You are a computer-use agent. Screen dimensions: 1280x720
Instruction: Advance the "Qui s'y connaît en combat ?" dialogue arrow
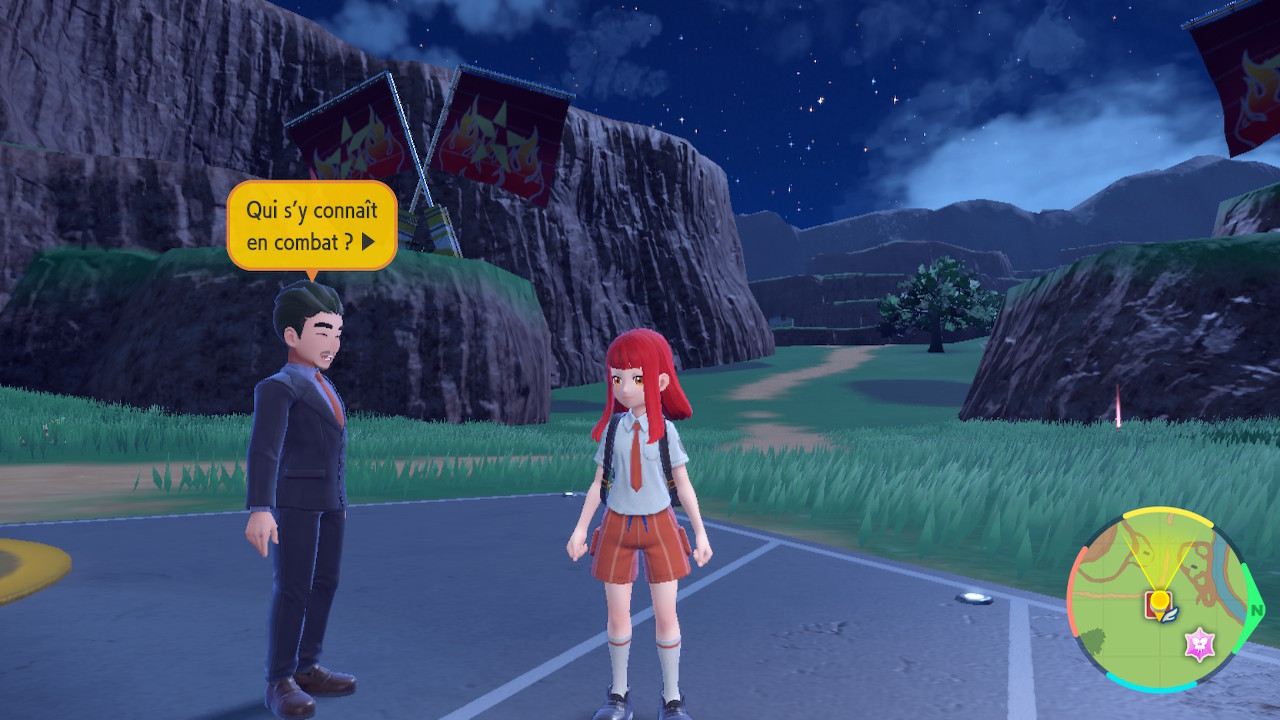368,241
